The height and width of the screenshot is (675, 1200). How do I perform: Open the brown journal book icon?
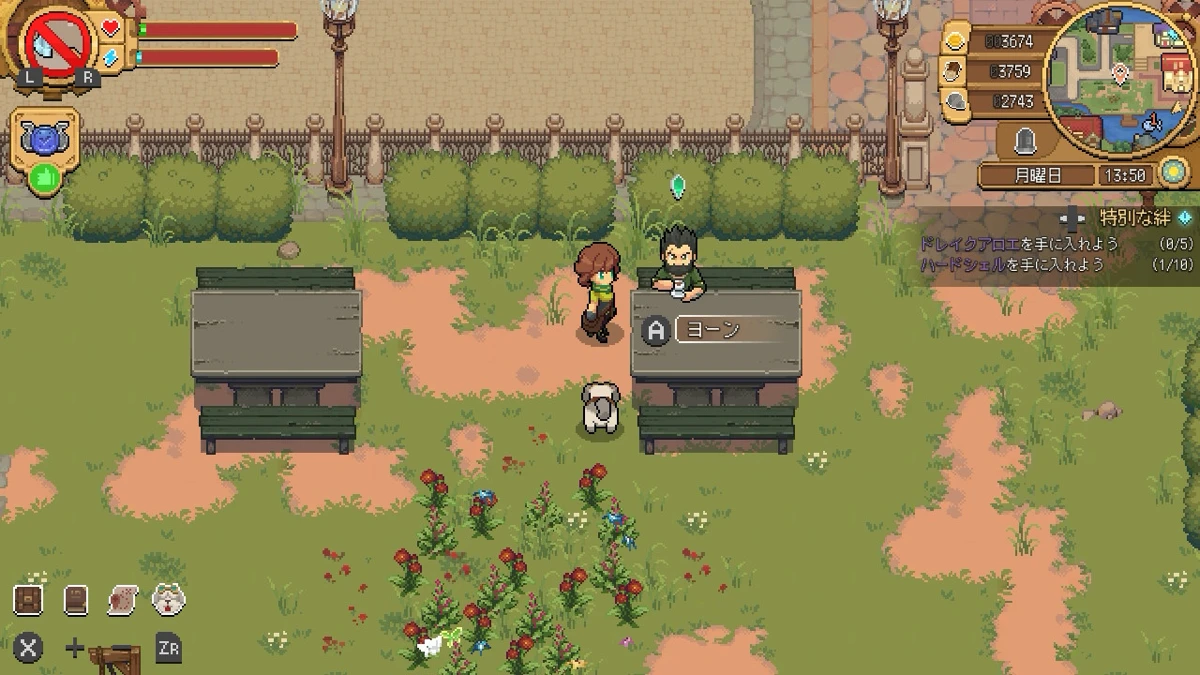76,599
